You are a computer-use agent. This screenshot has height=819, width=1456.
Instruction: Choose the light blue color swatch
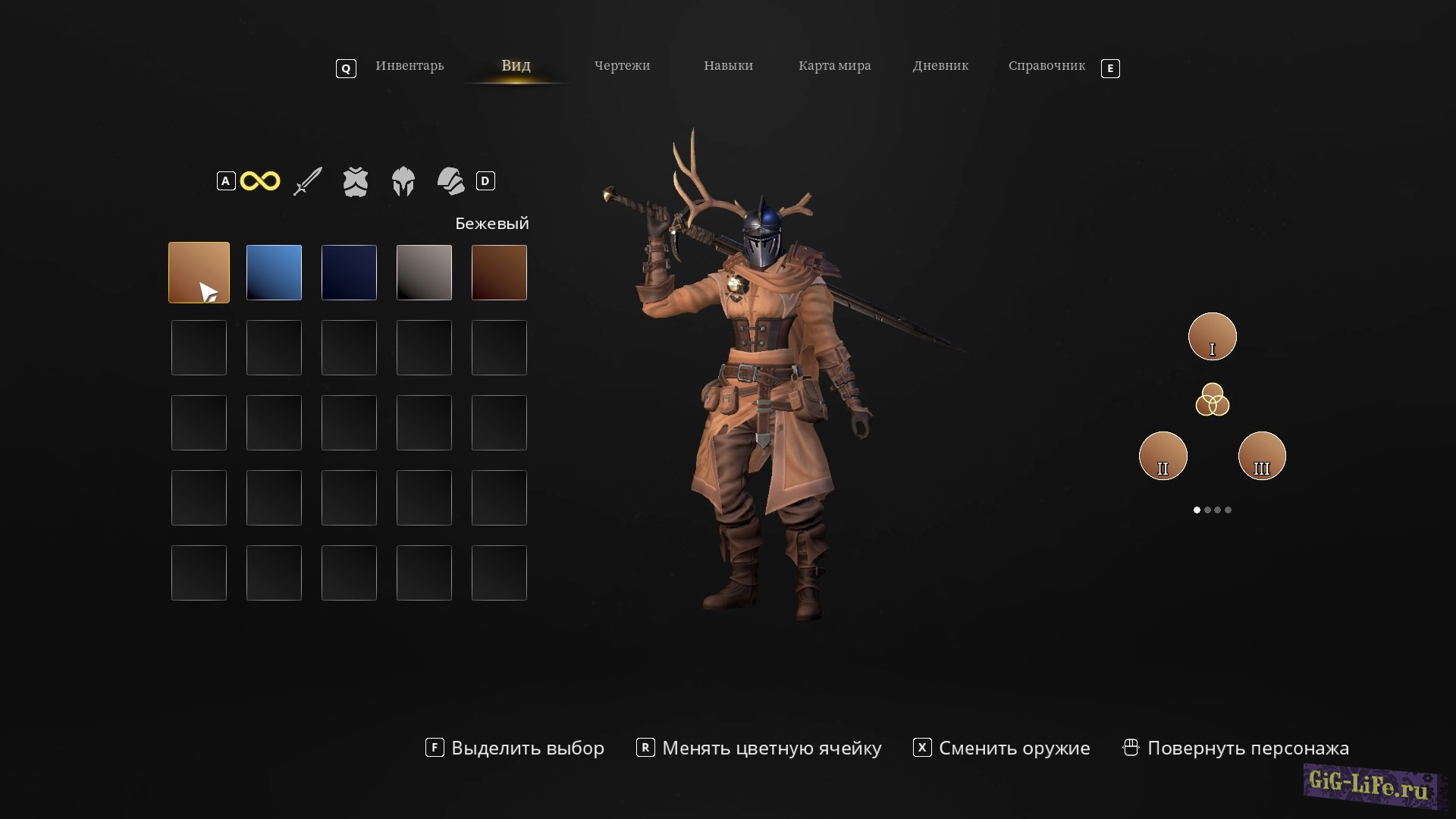(274, 272)
